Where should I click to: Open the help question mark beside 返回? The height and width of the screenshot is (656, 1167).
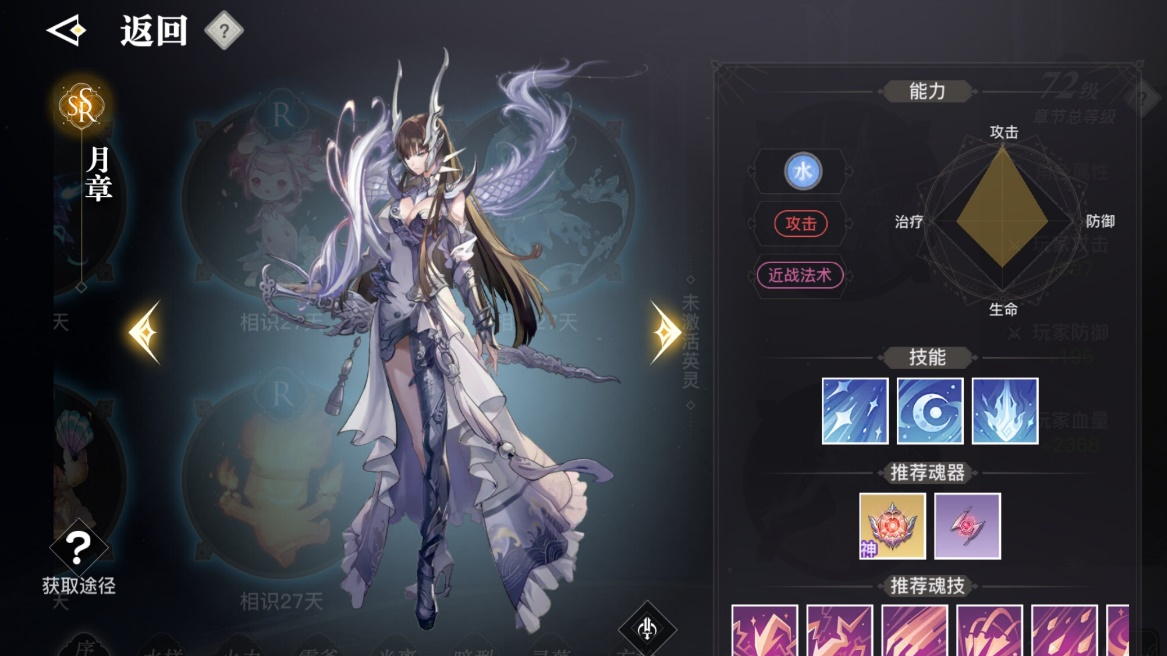(224, 32)
